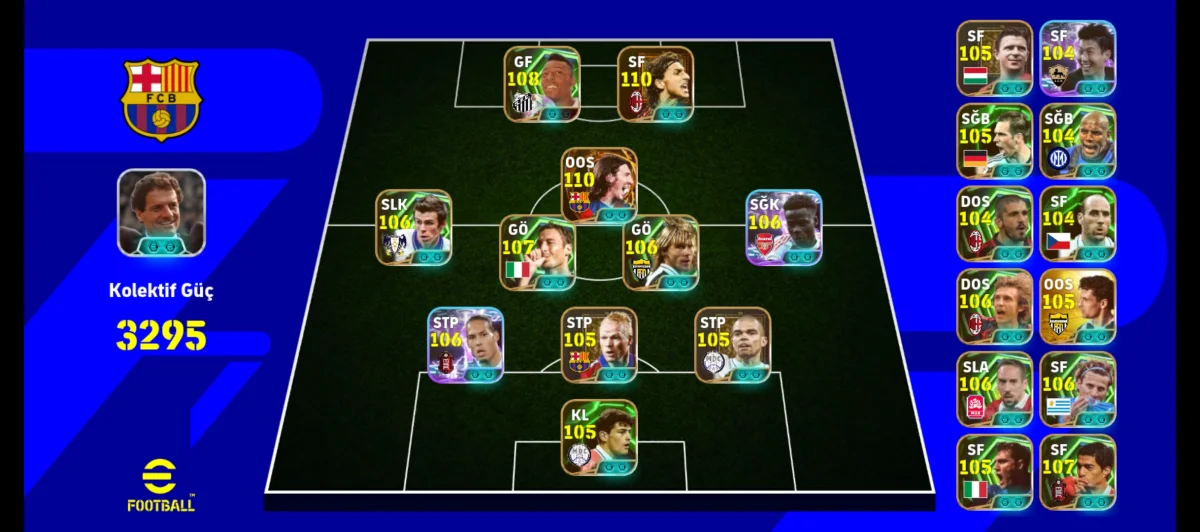This screenshot has height=532, width=1200.
Task: Select the GÖ 106 midfielder card
Action: (660, 254)
